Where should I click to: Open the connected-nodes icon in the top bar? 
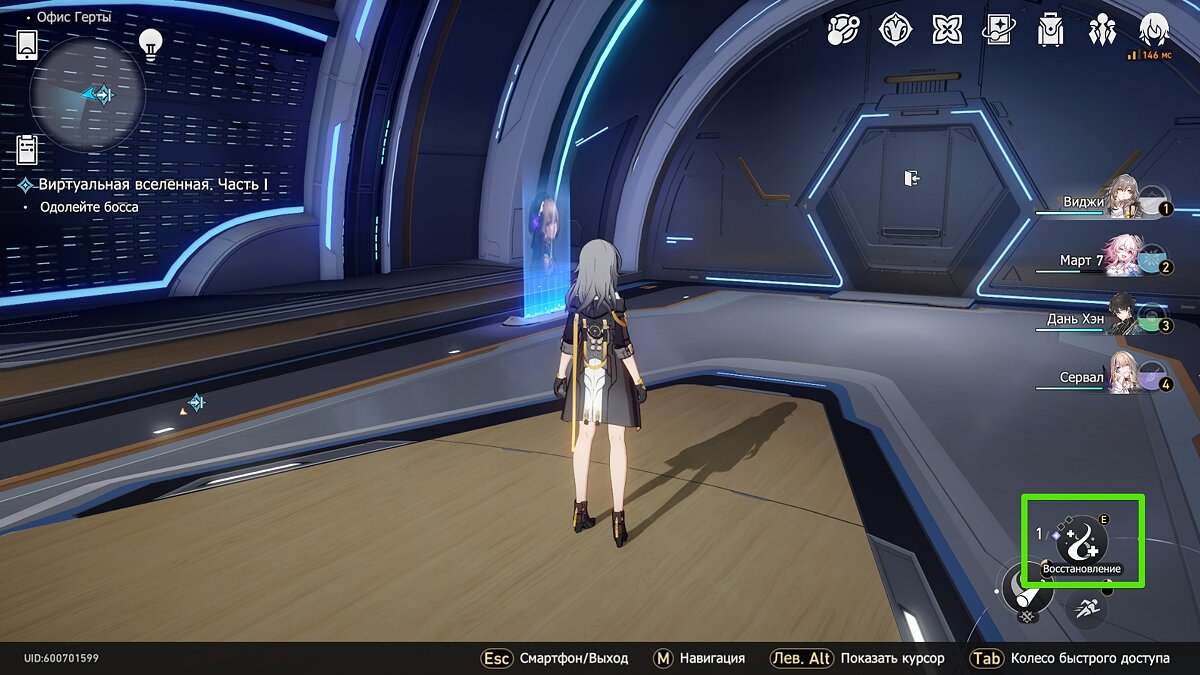[843, 31]
